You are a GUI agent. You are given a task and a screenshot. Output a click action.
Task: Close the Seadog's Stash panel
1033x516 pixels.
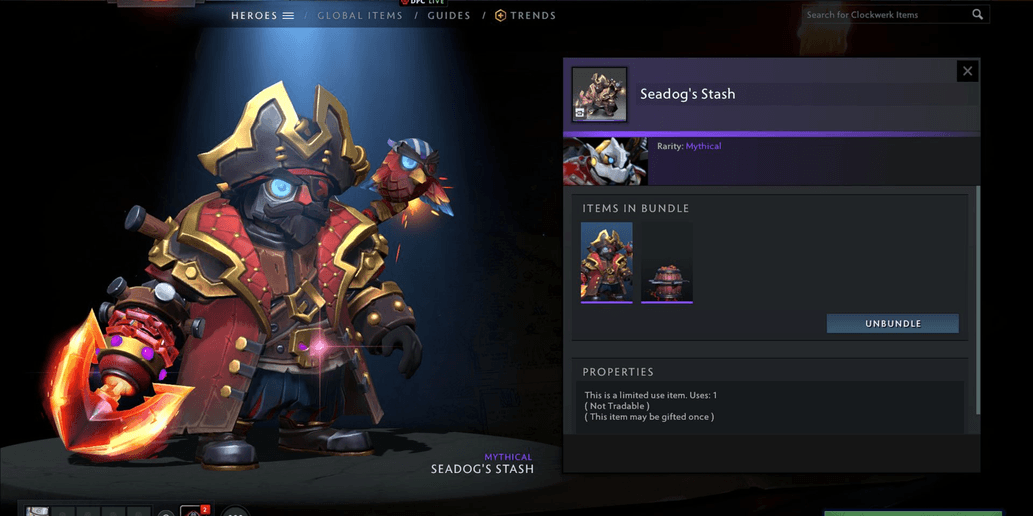click(x=967, y=71)
